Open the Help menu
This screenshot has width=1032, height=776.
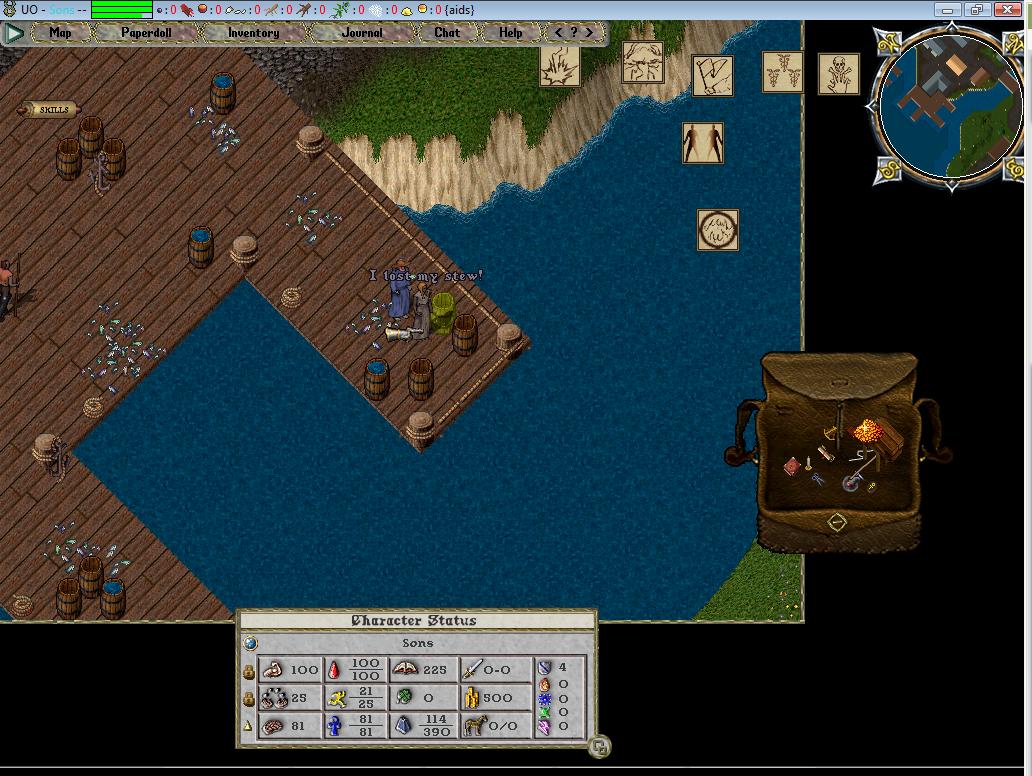point(511,32)
